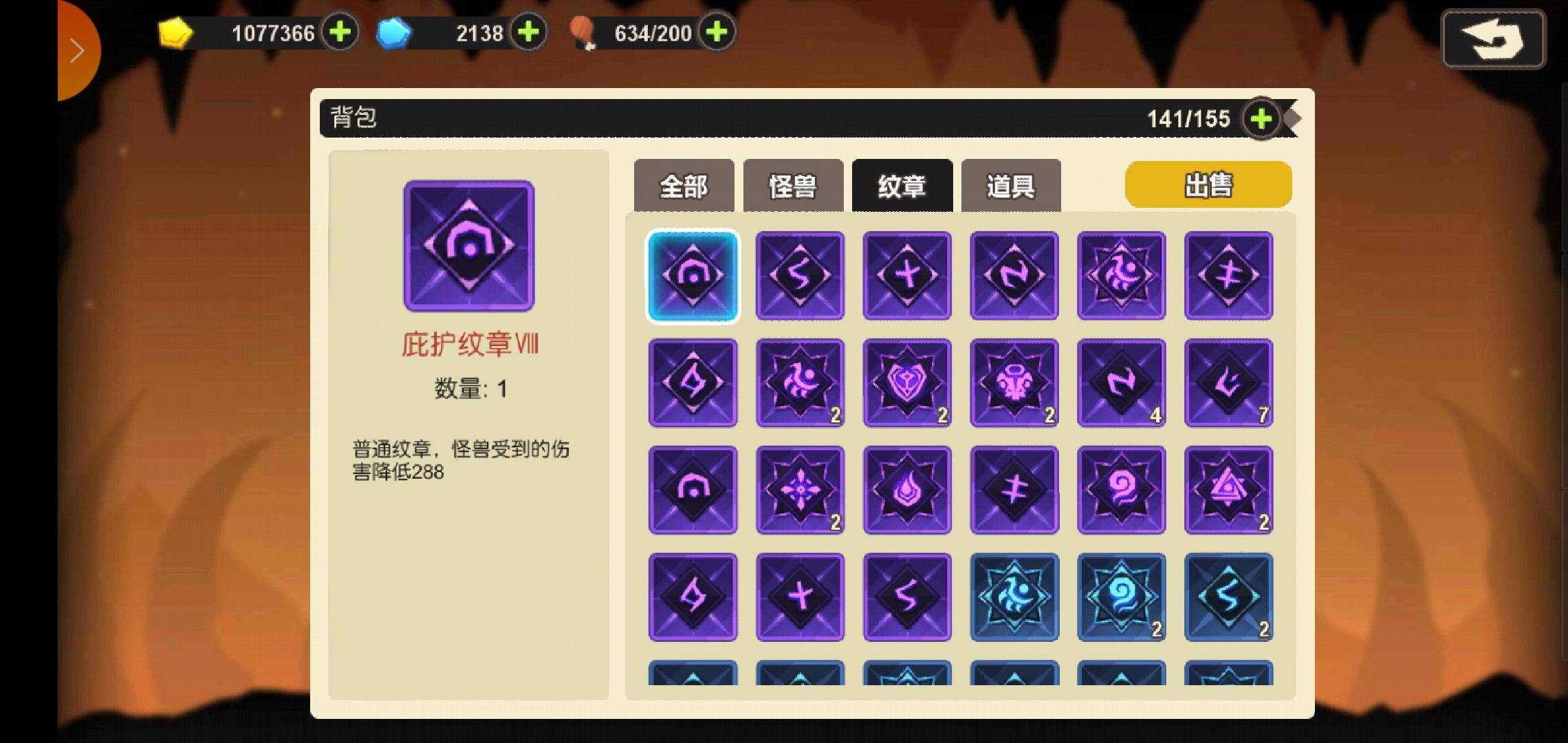Select the emblem stacked with count 4

pos(1122,383)
